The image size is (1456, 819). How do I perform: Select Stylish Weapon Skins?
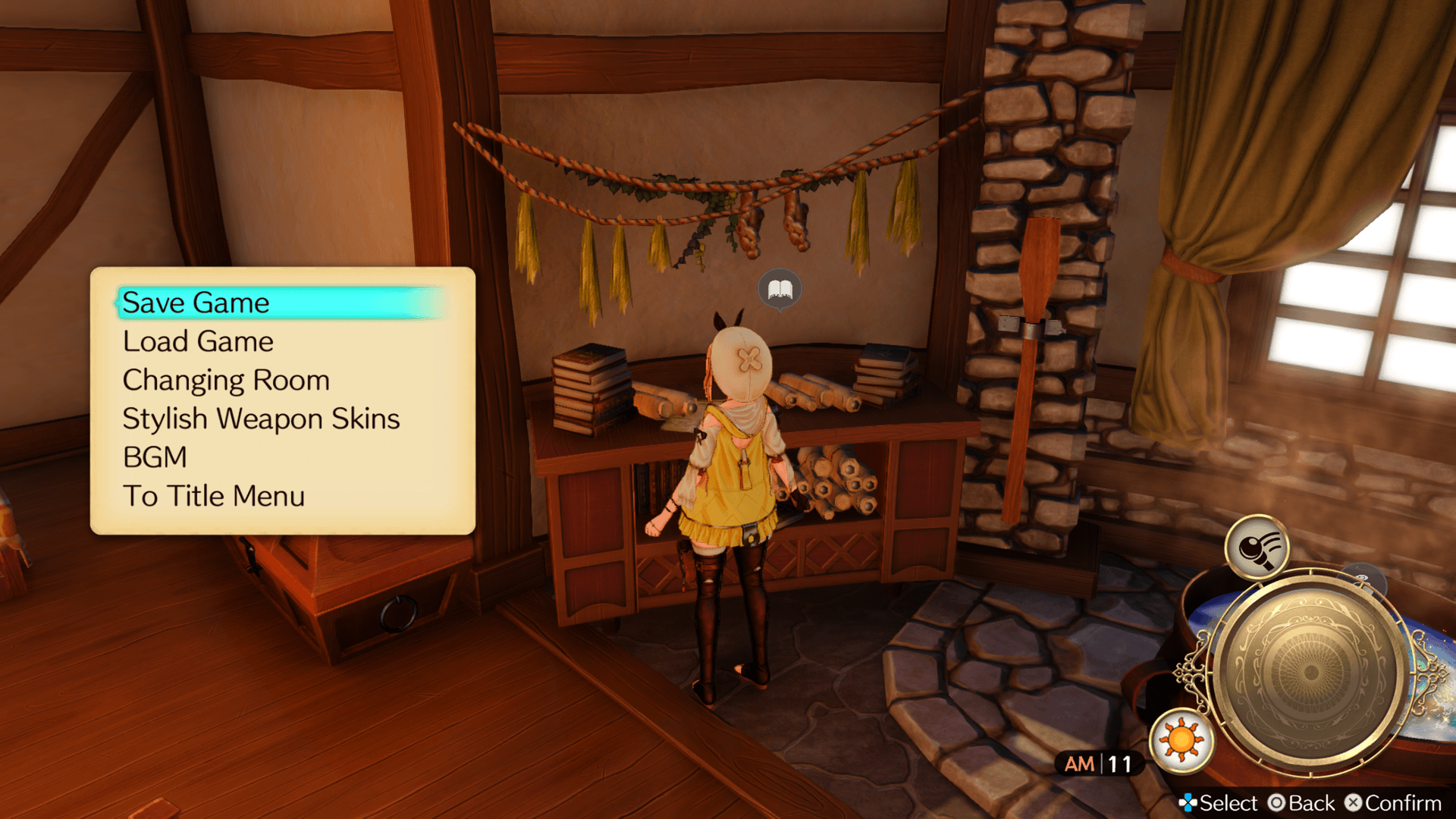point(261,419)
